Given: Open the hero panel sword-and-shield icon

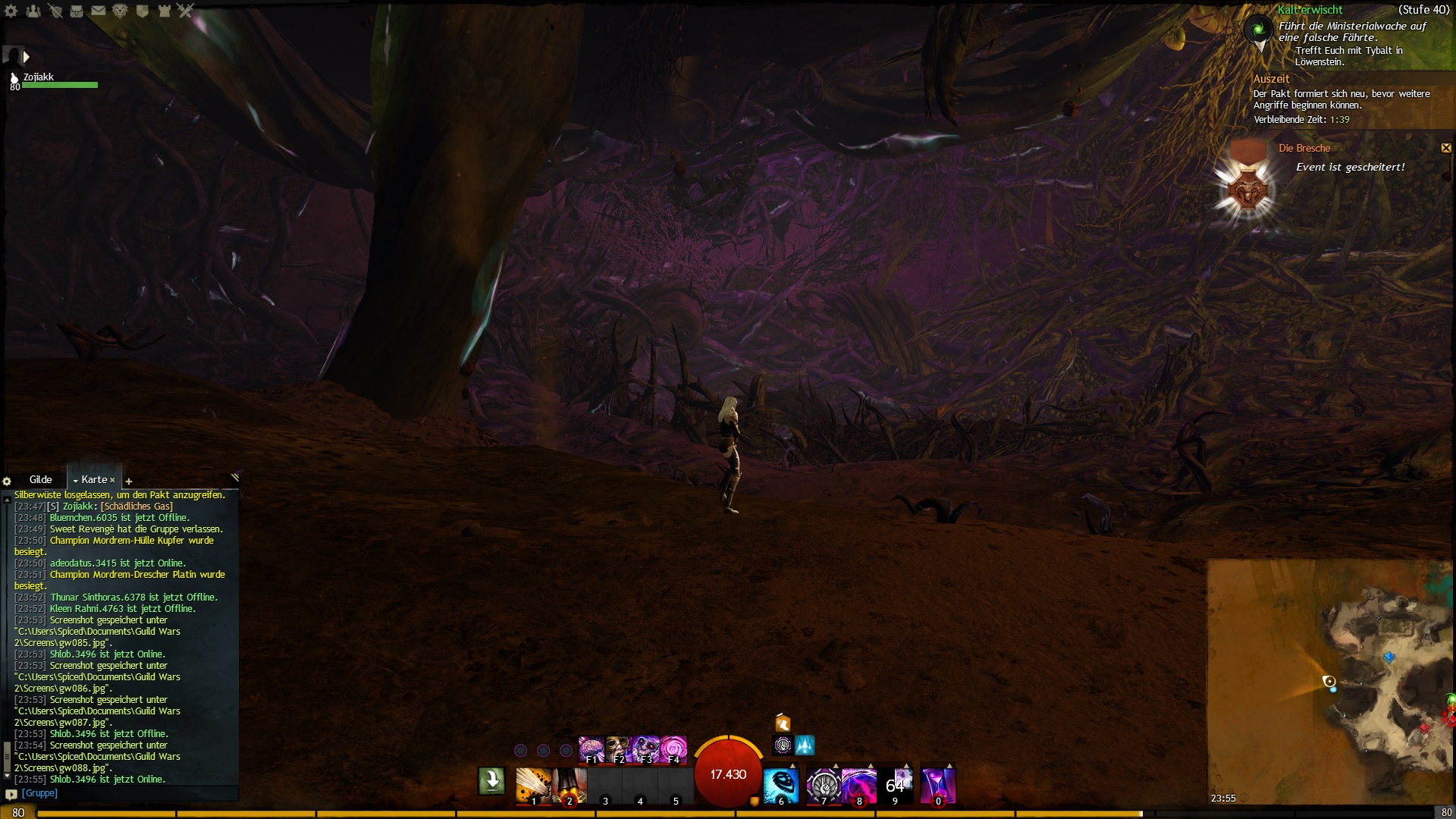Looking at the screenshot, I should click(55, 11).
